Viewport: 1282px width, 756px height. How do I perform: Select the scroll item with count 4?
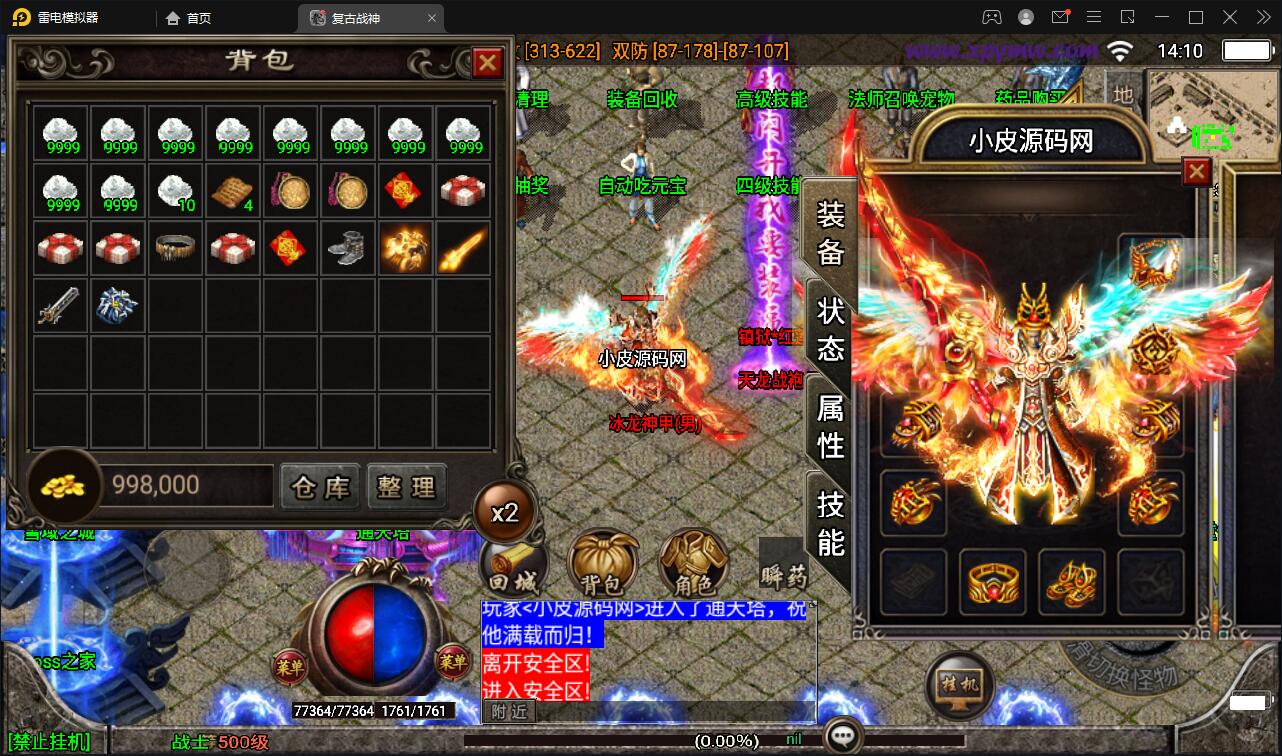tap(234, 191)
